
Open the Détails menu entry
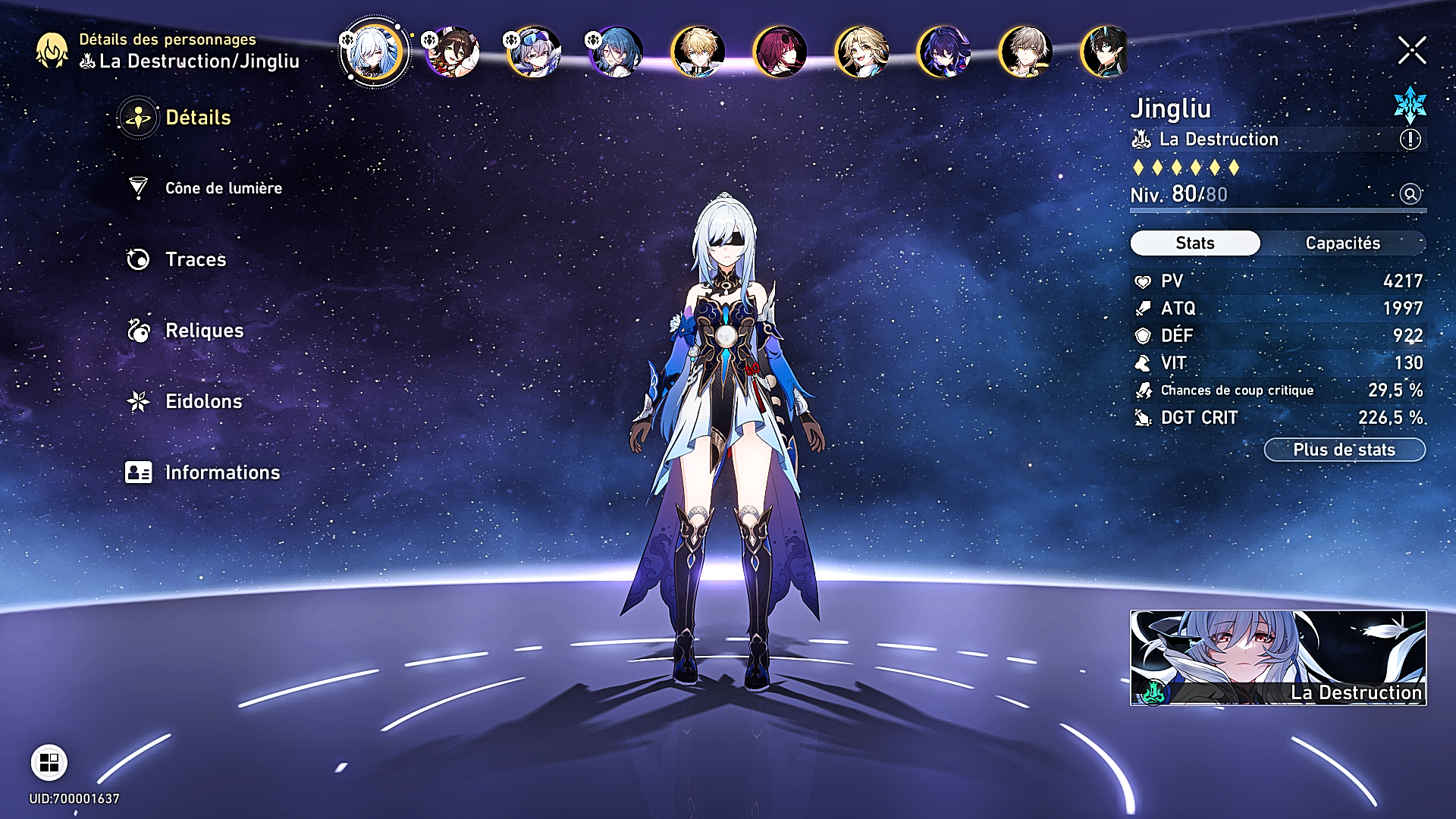[197, 118]
